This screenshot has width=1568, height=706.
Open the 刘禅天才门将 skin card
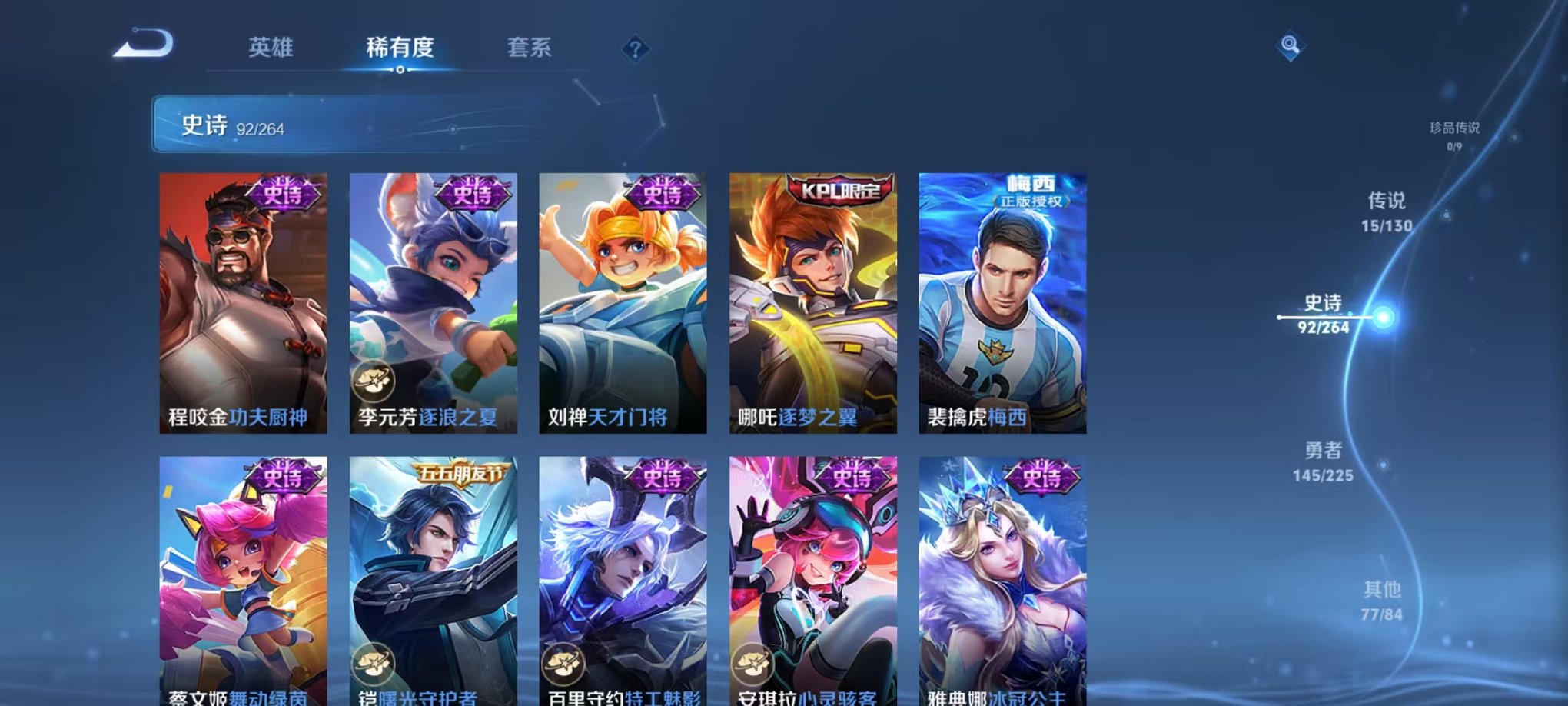pyautogui.click(x=623, y=304)
